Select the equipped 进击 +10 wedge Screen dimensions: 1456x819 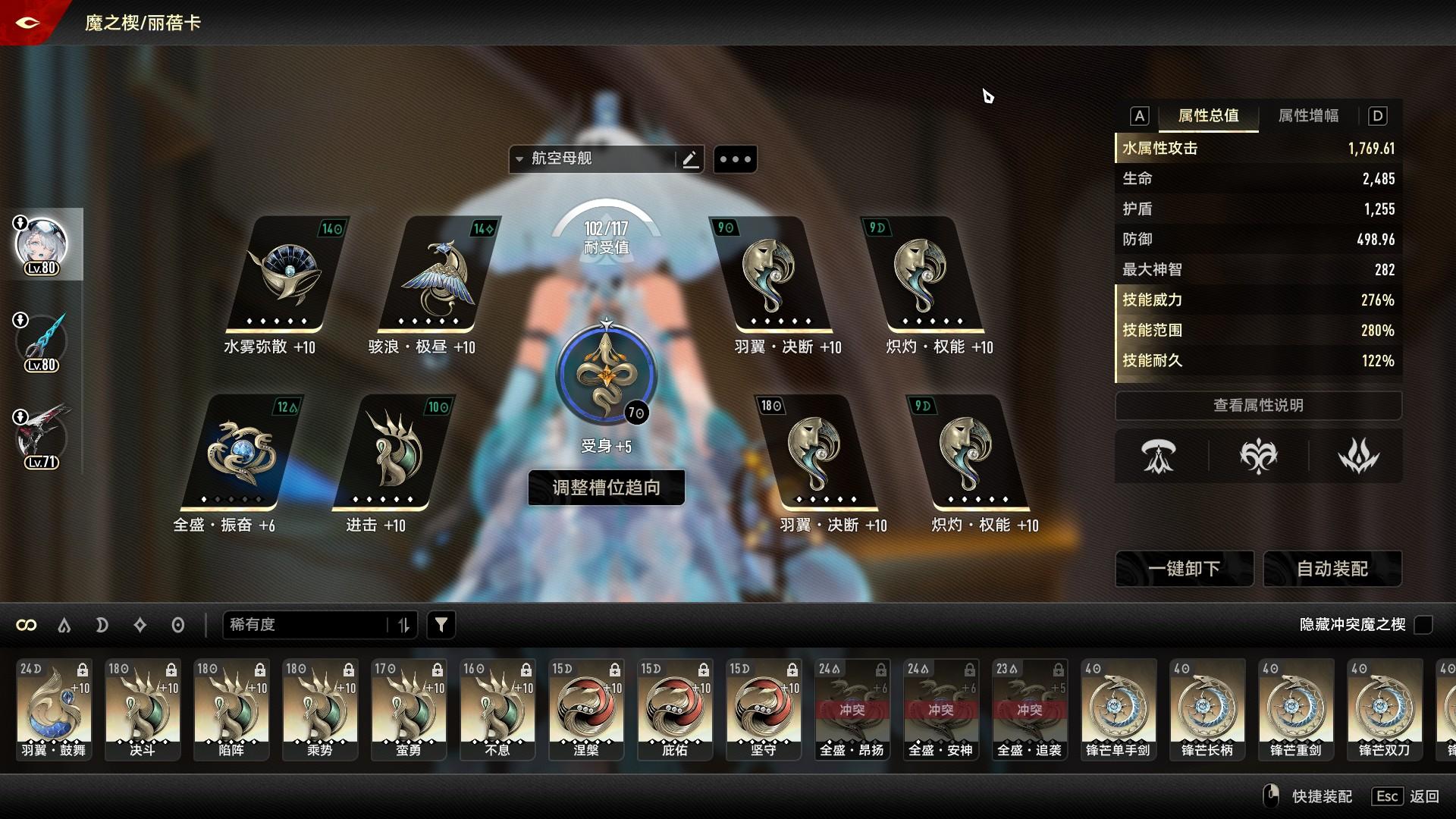(392, 453)
